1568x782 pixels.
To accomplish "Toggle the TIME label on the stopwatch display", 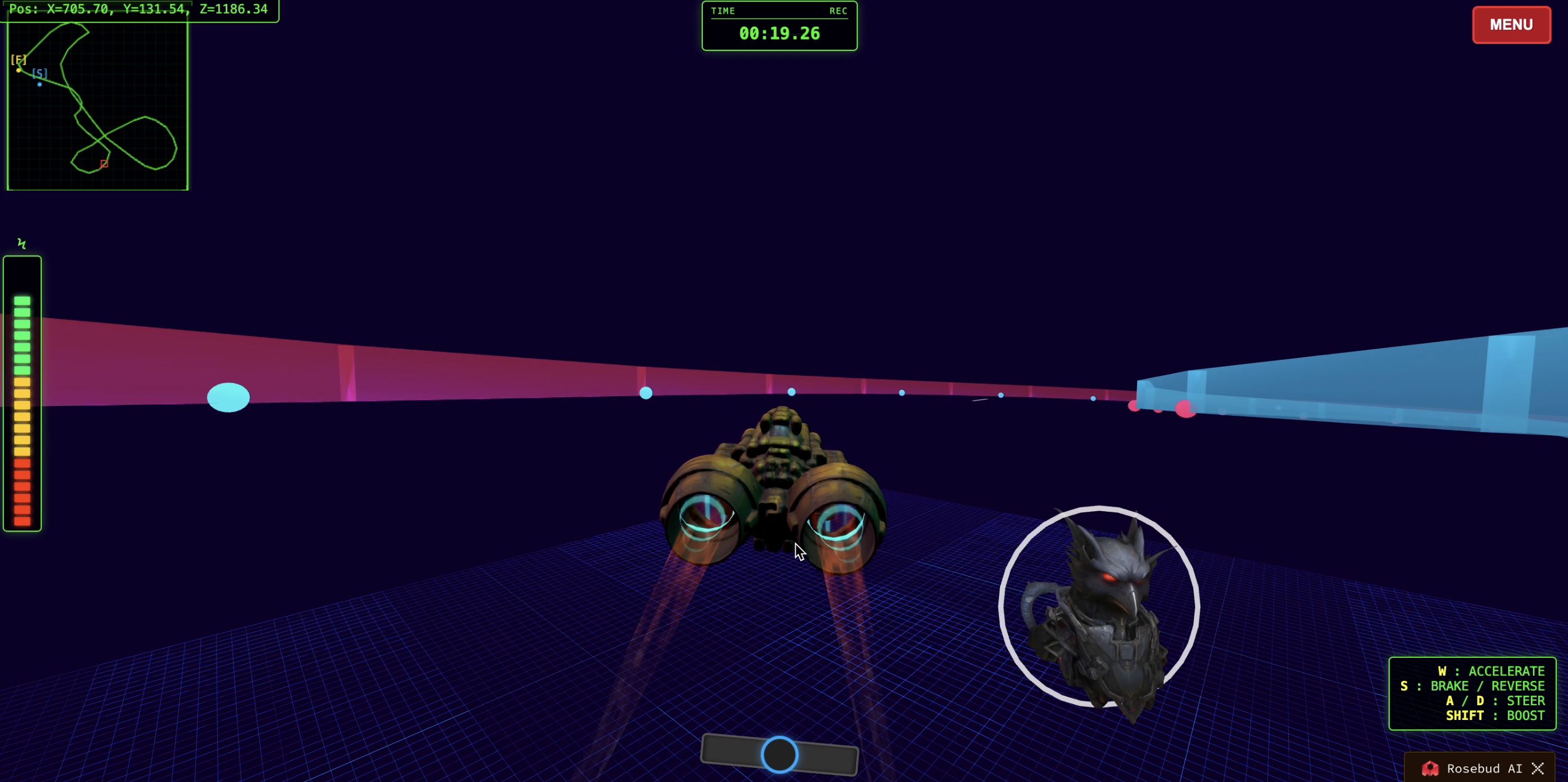I will tap(723, 10).
